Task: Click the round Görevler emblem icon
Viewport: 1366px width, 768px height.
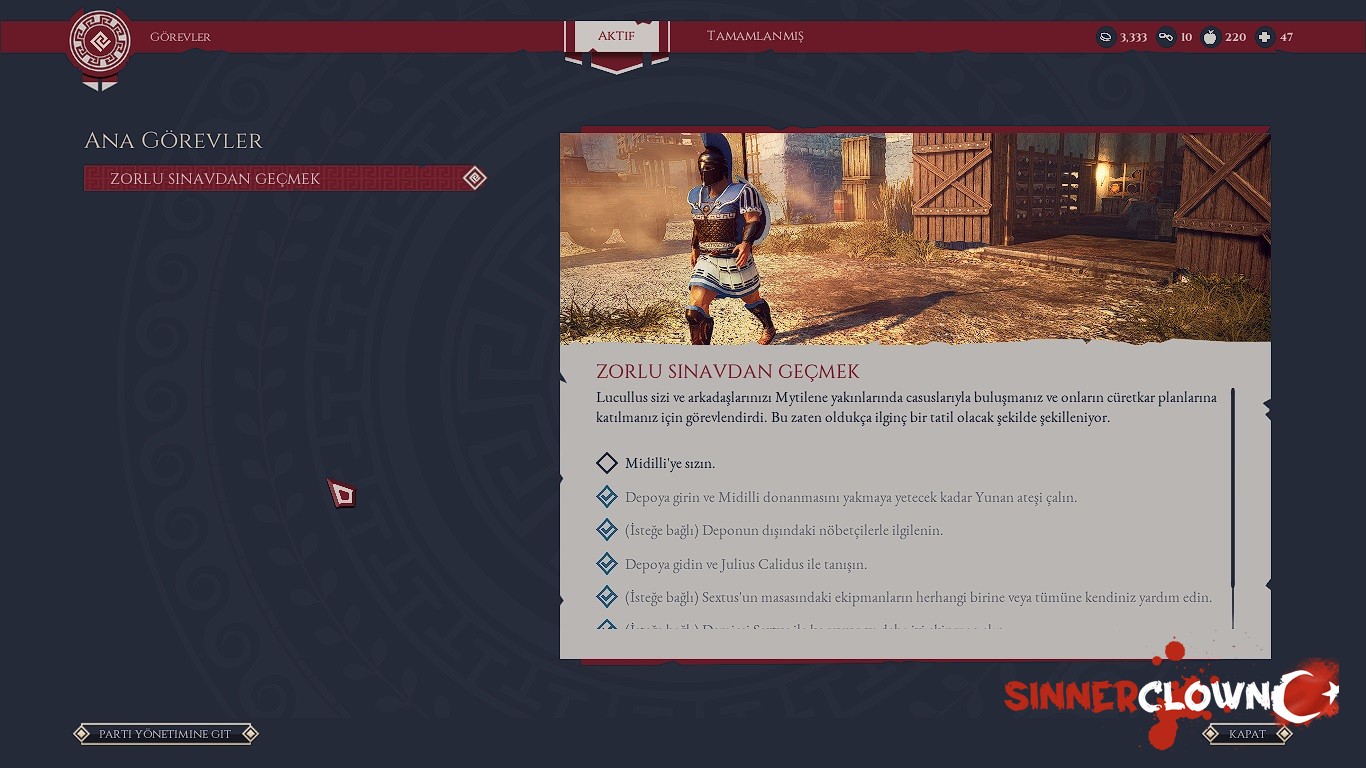Action: pos(99,43)
